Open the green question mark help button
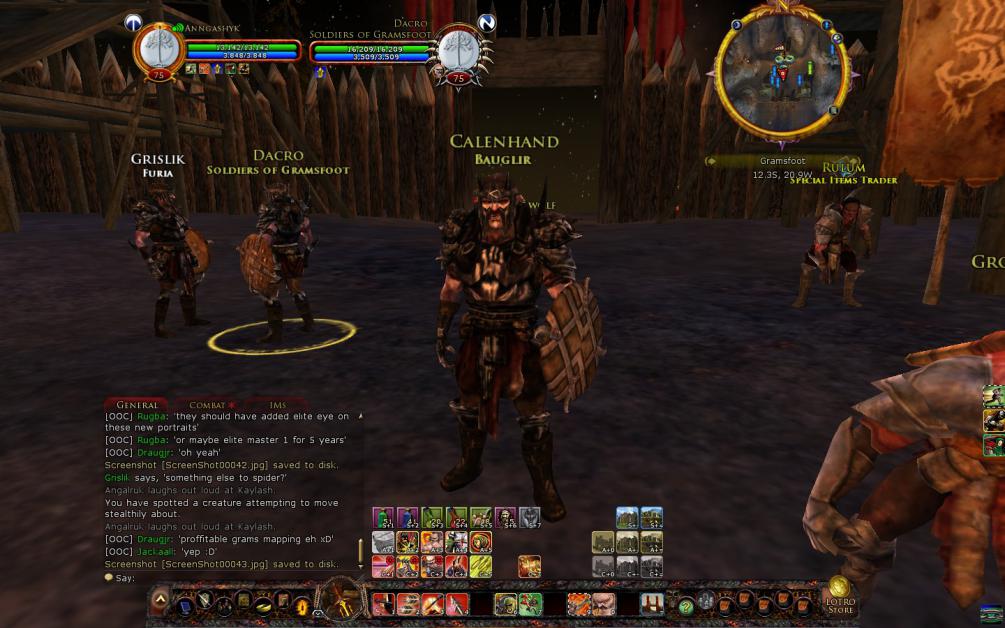Viewport: 1005px width, 628px height. (x=686, y=605)
